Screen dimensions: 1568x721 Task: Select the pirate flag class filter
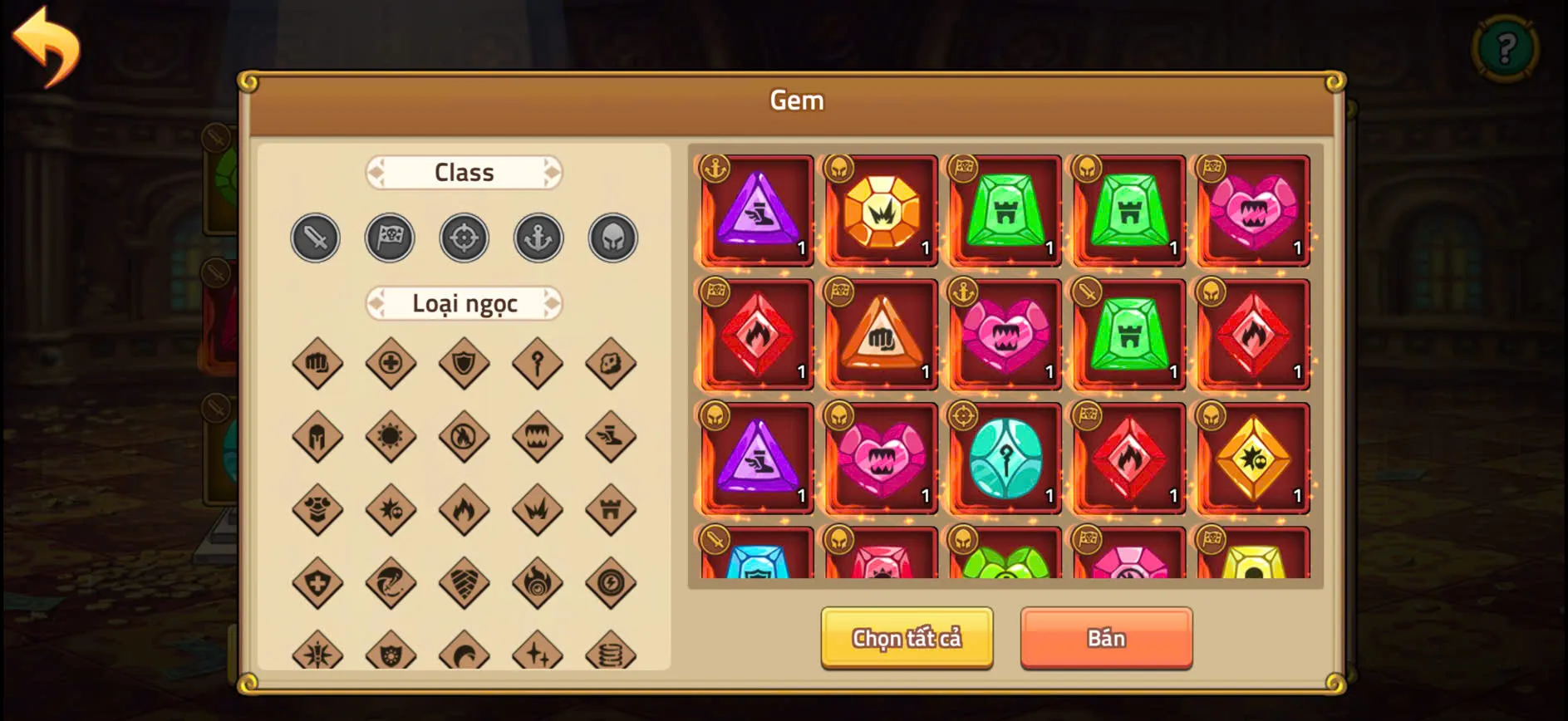(x=390, y=238)
